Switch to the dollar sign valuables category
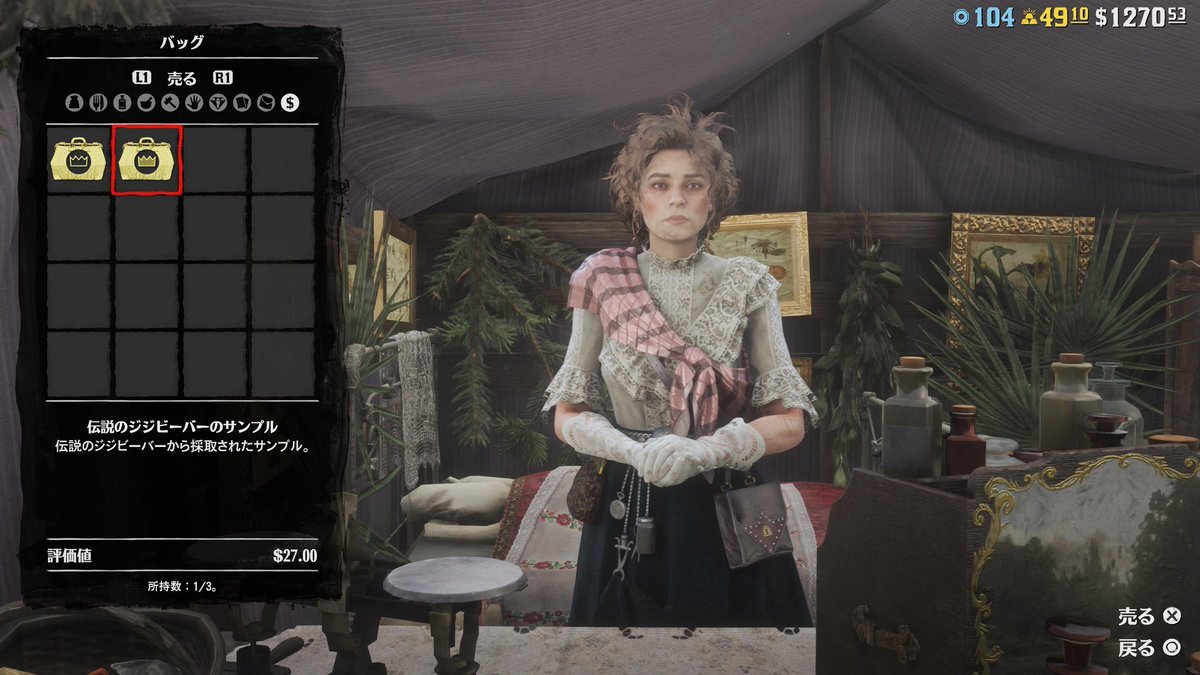This screenshot has height=675, width=1200. (290, 102)
